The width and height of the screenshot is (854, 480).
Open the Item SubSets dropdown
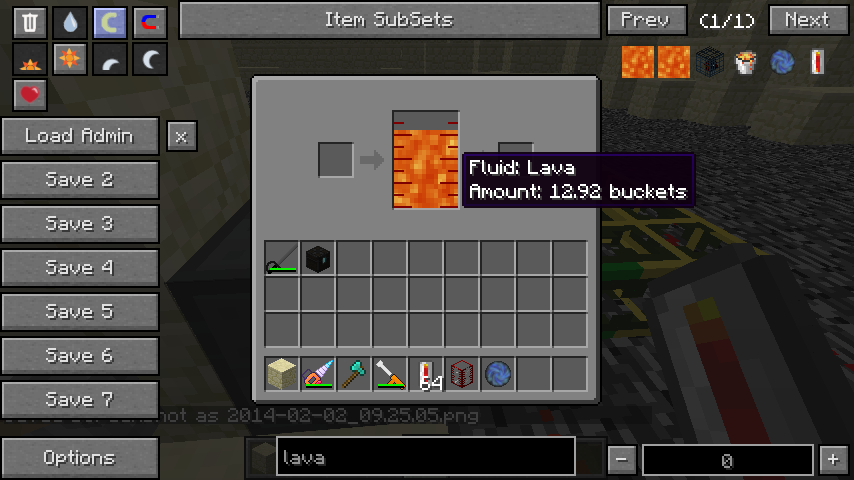388,19
